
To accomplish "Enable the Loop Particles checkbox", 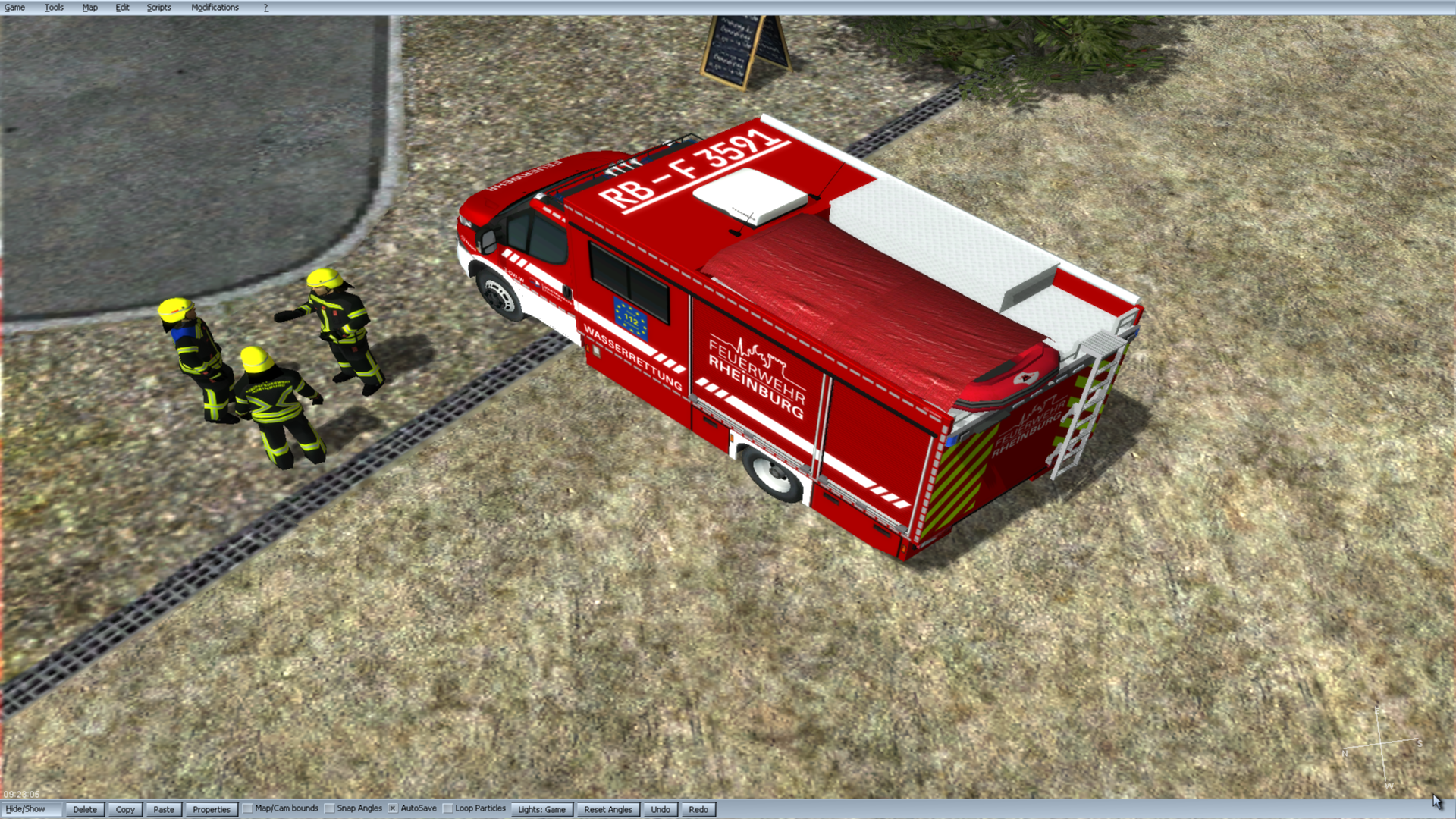I will coord(448,809).
